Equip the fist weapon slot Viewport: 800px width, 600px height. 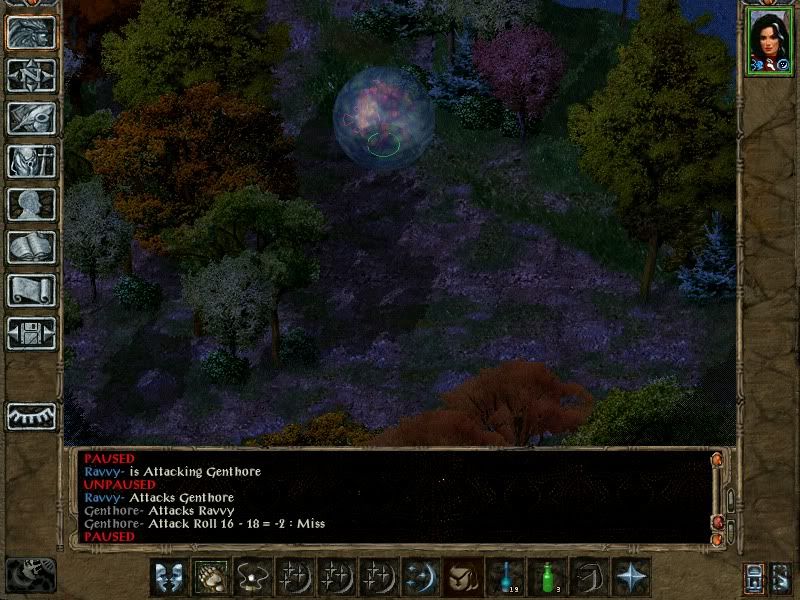click(210, 576)
